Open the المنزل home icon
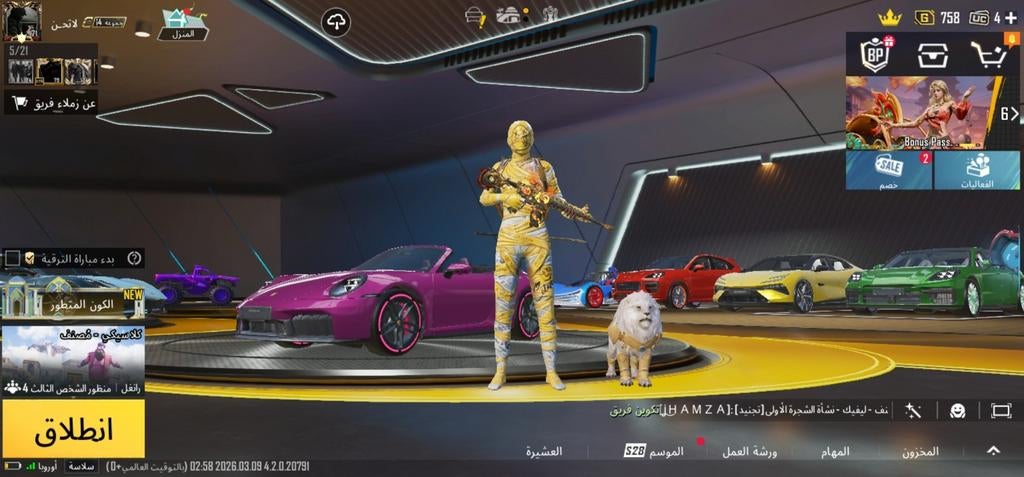Image resolution: width=1024 pixels, height=477 pixels. (x=182, y=22)
